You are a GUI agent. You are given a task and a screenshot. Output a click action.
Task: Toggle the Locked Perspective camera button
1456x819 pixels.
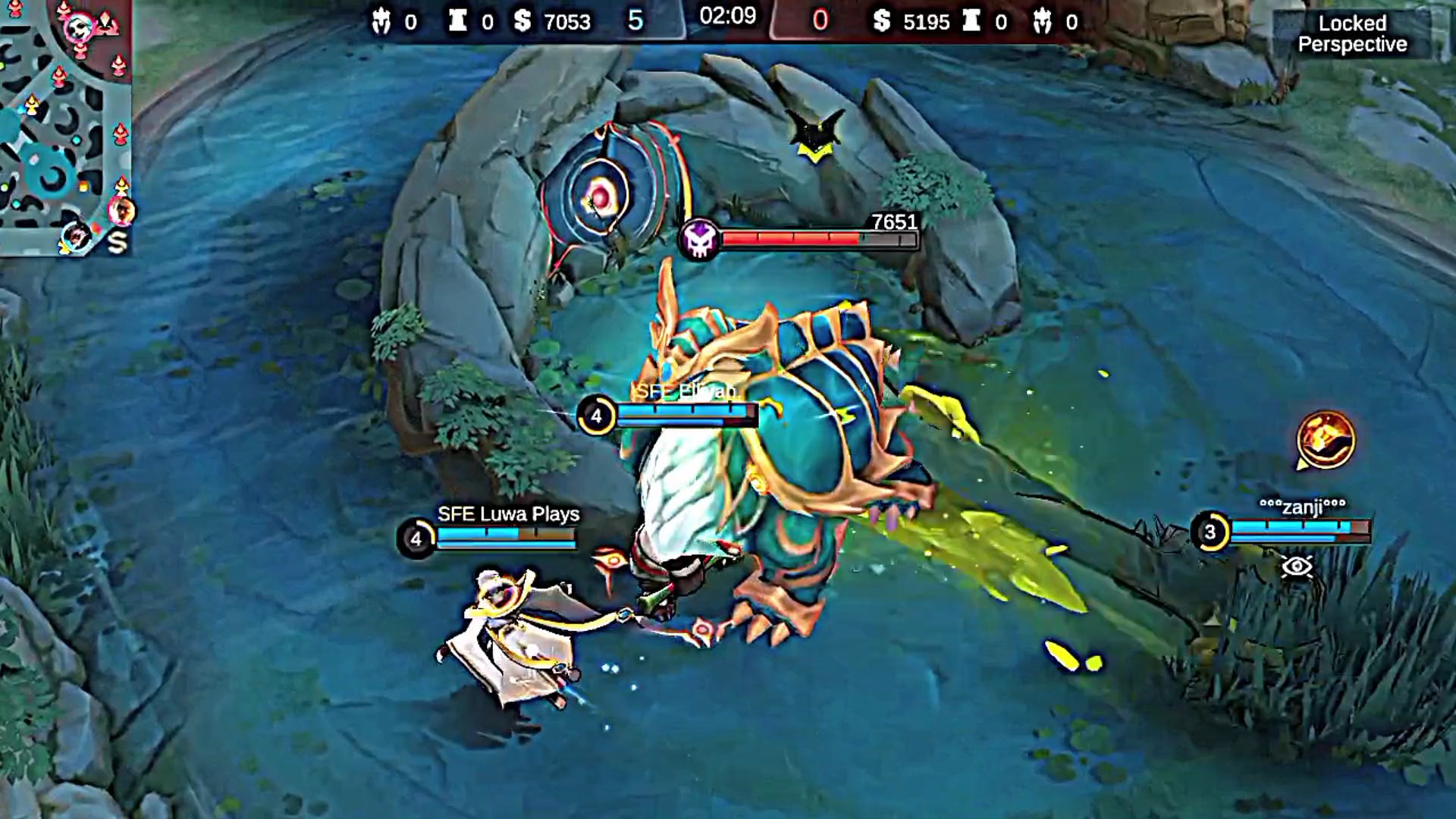1351,34
